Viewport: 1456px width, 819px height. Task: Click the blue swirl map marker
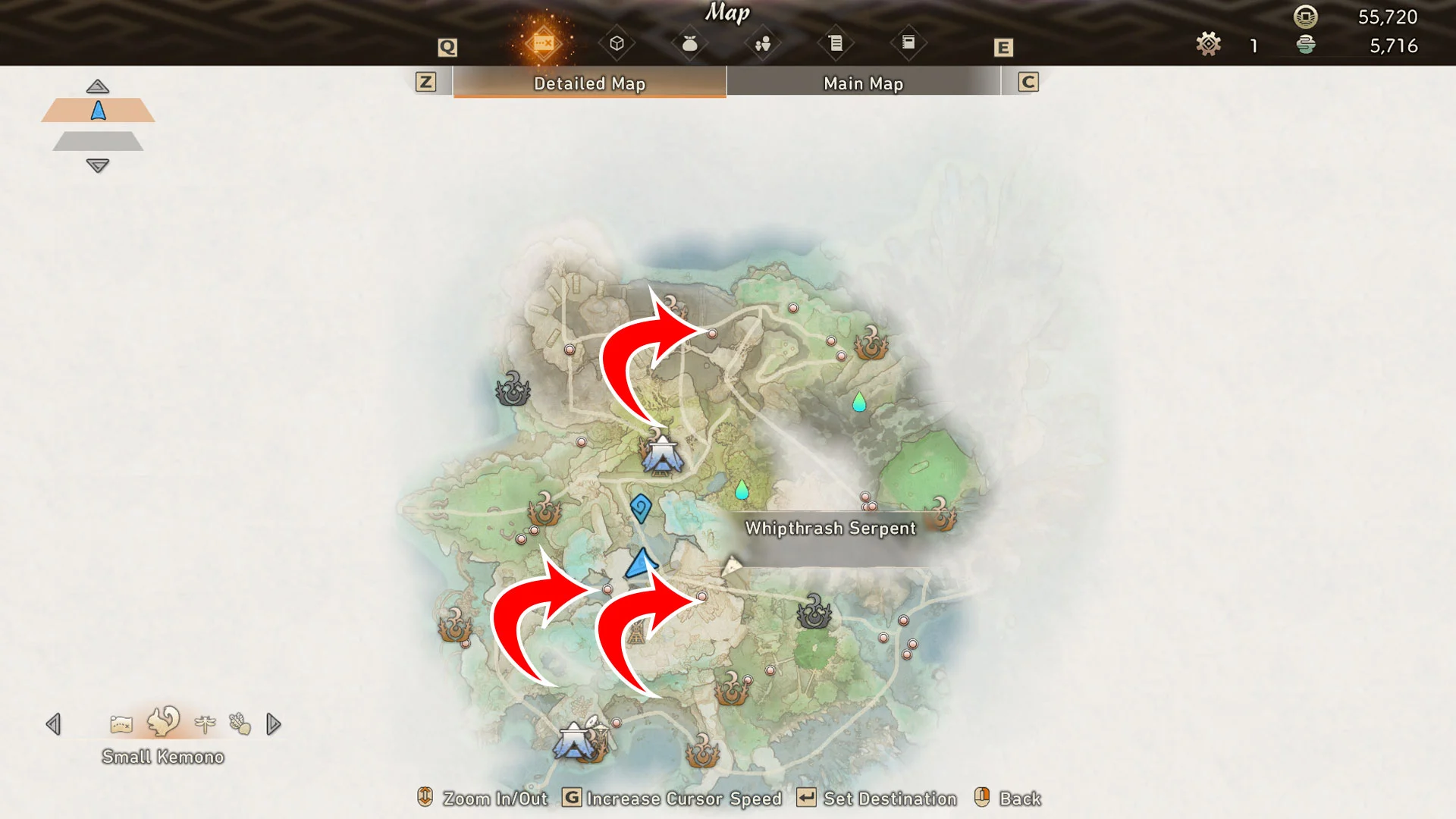point(641,508)
